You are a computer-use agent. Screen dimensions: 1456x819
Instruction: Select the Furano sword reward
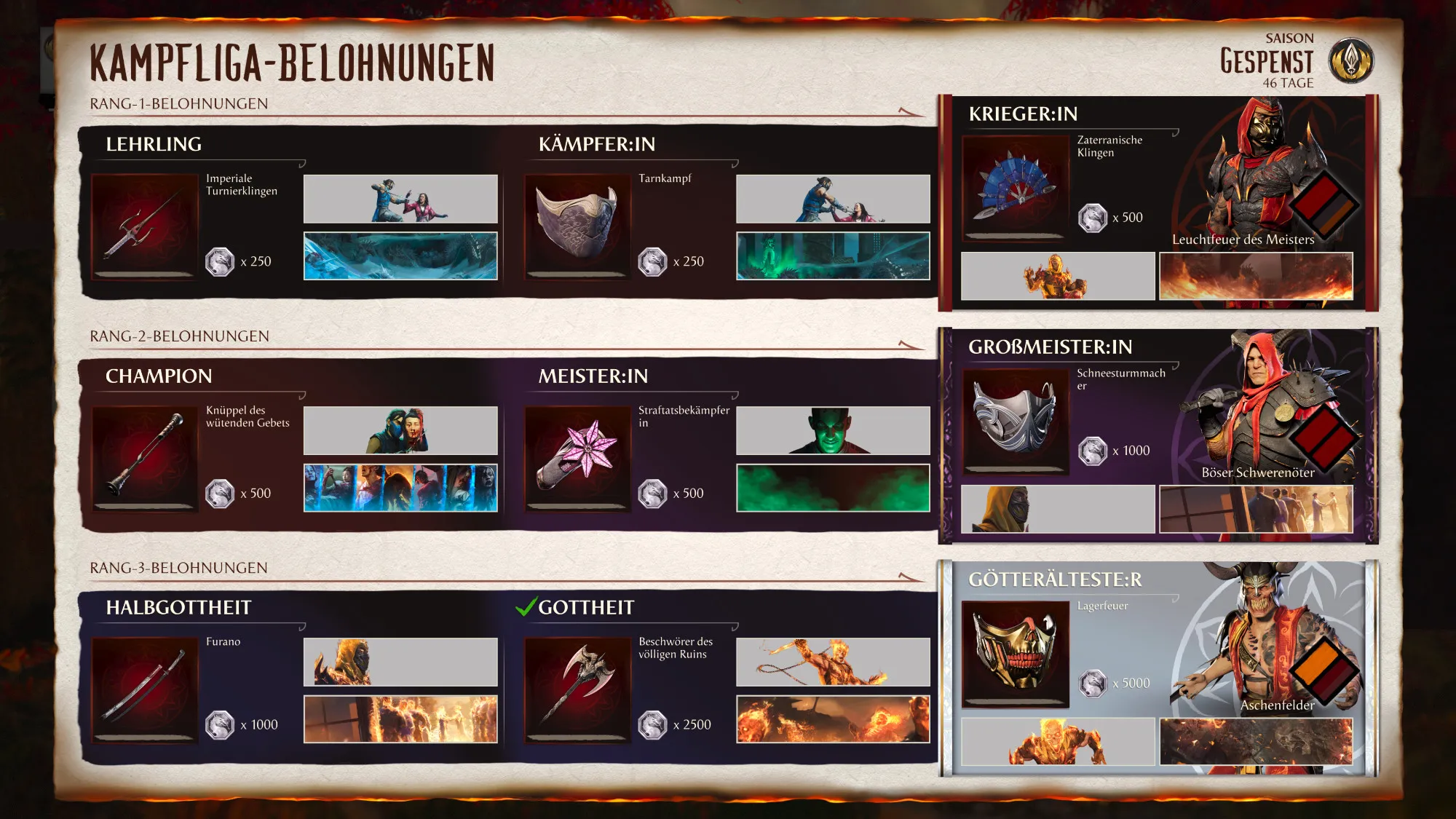[x=144, y=689]
